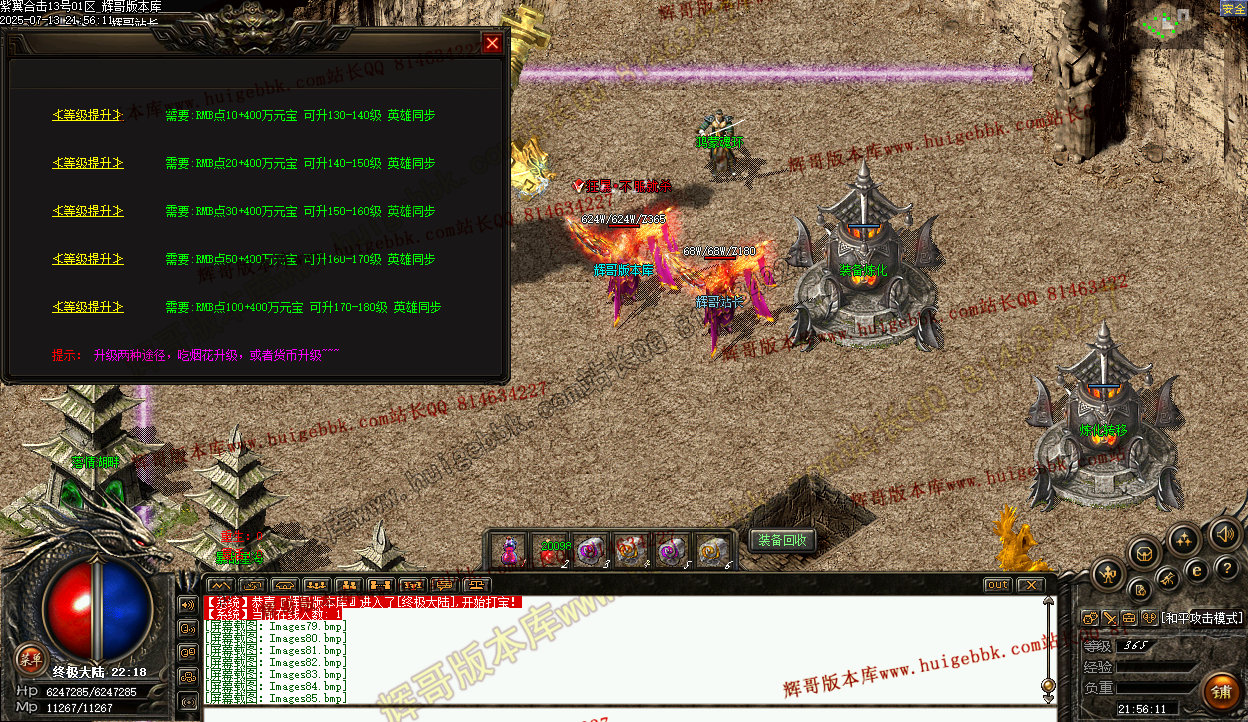Select level upgrade link for 150-160级
Screen dimensions: 1248x722
pyautogui.click(x=88, y=211)
